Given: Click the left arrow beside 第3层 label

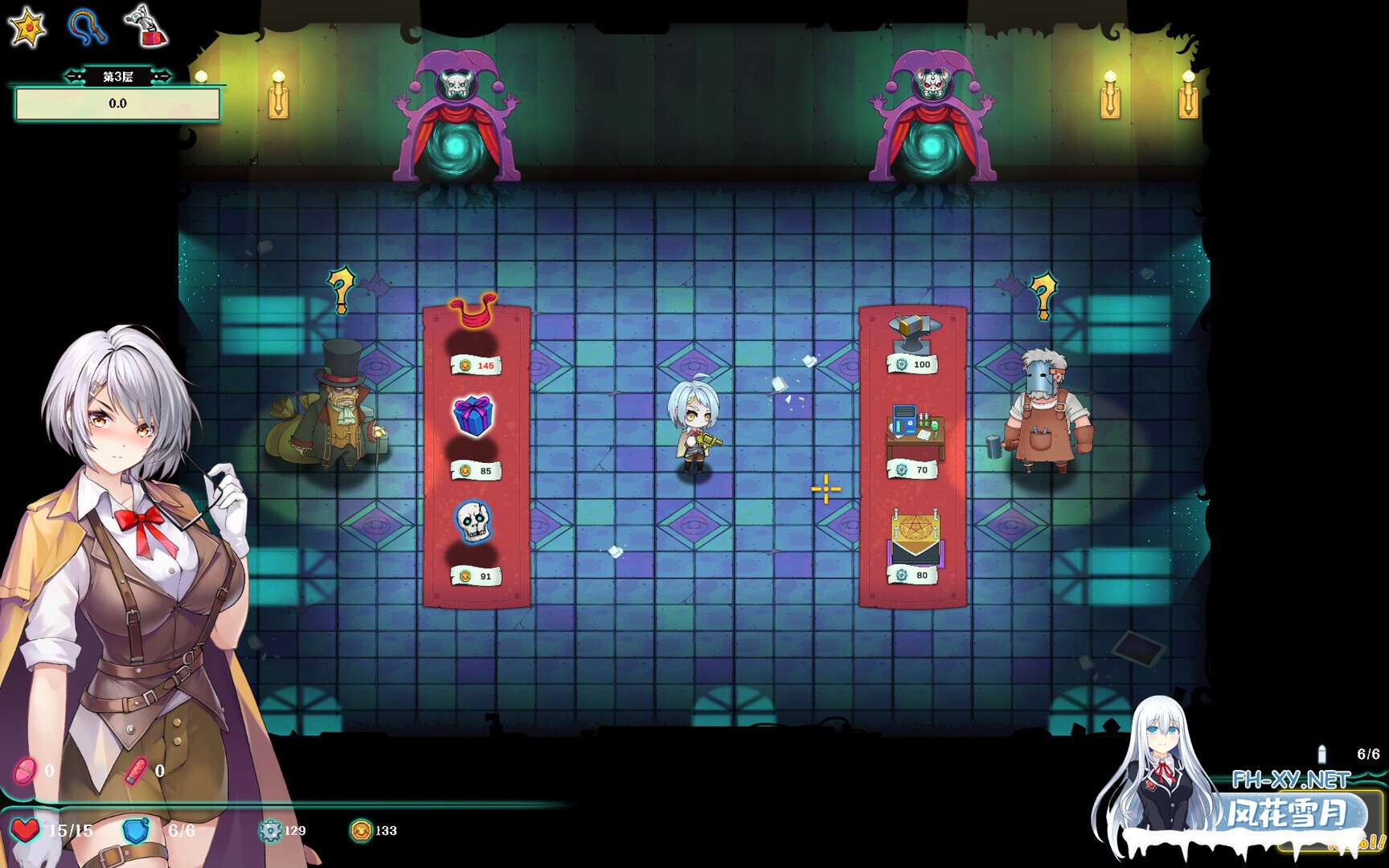Looking at the screenshot, I should click(73, 76).
